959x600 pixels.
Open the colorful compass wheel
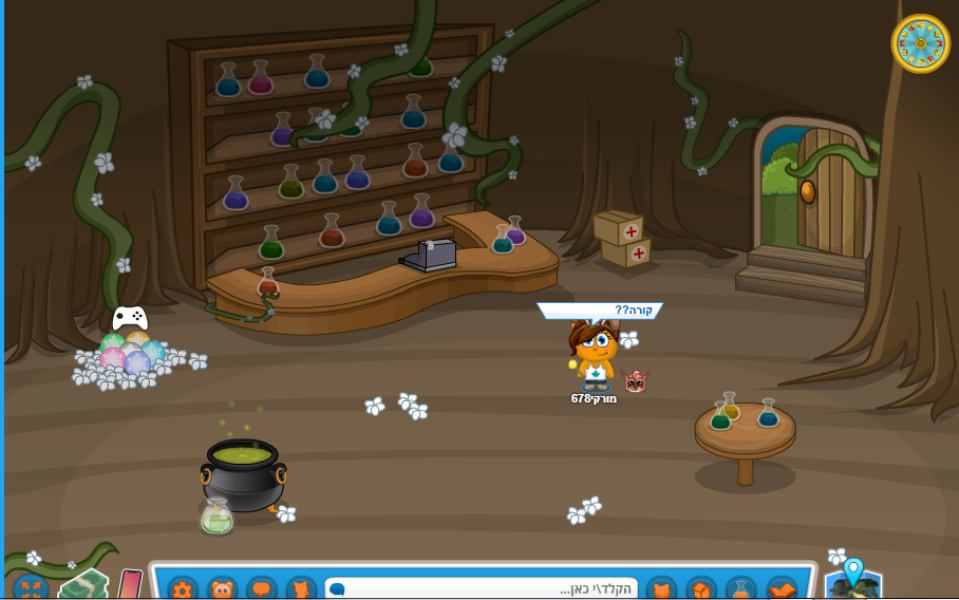920,44
